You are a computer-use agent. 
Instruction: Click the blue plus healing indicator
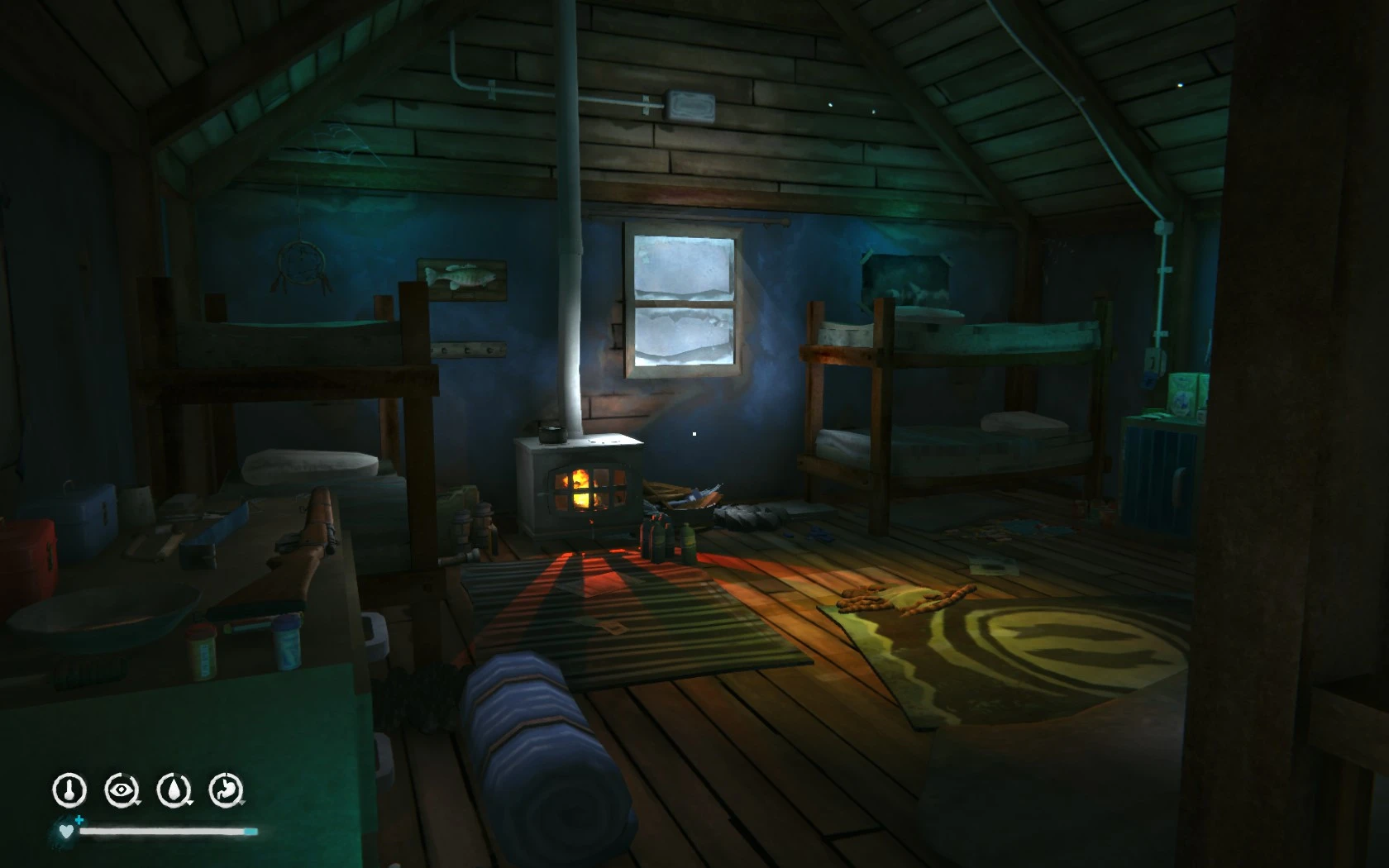[x=80, y=820]
